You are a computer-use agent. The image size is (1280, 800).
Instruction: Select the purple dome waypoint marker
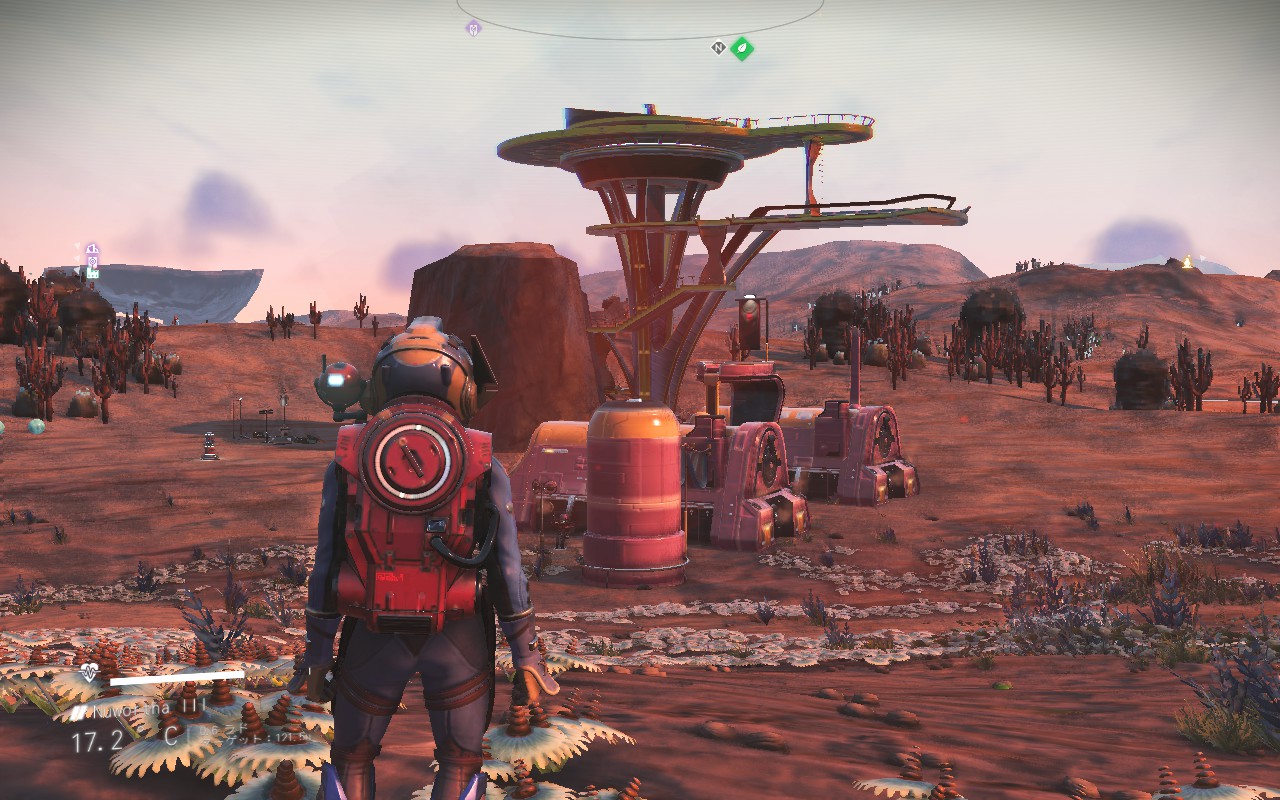coord(92,249)
